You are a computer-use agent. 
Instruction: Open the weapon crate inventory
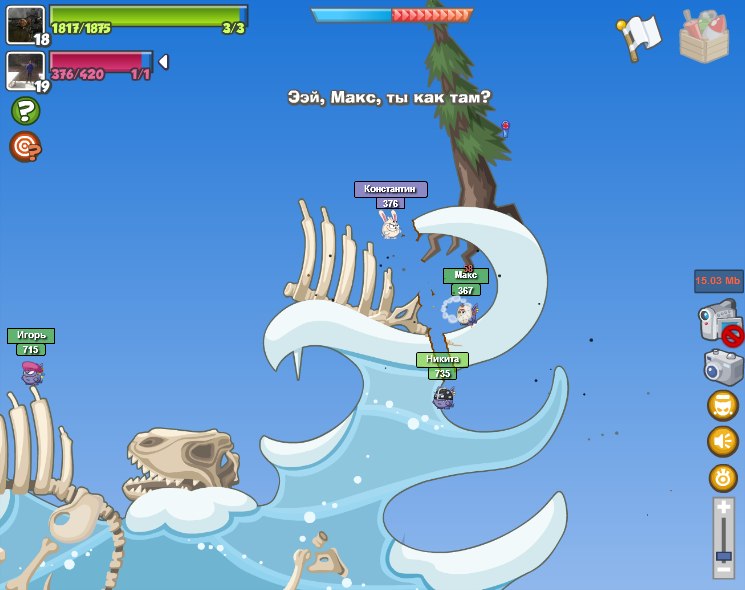click(x=704, y=38)
